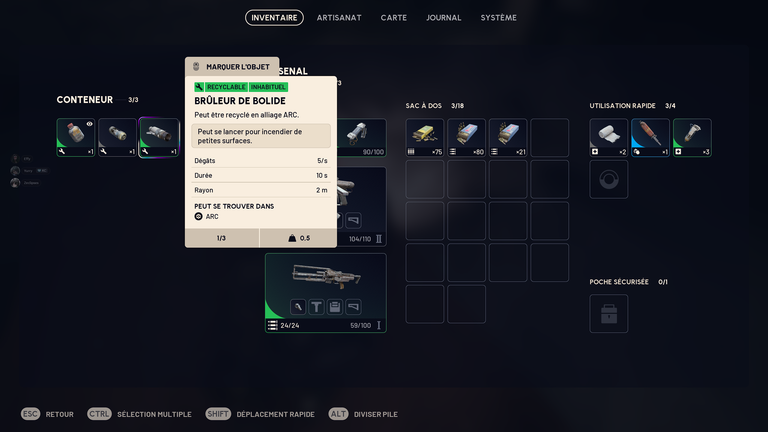Screen dimensions: 768x432
Task: Choose the ammo box with 80 rounds
Action: [x=466, y=137]
